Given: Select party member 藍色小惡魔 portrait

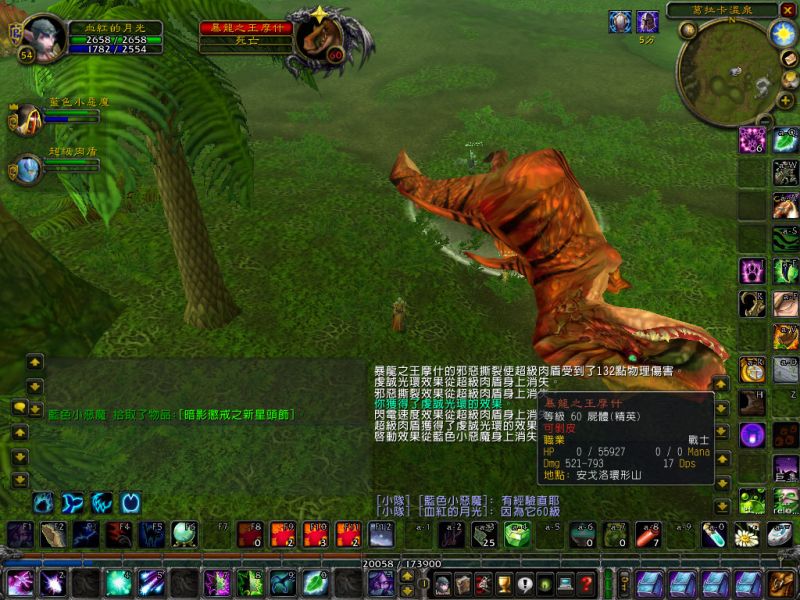Looking at the screenshot, I should point(26,118).
